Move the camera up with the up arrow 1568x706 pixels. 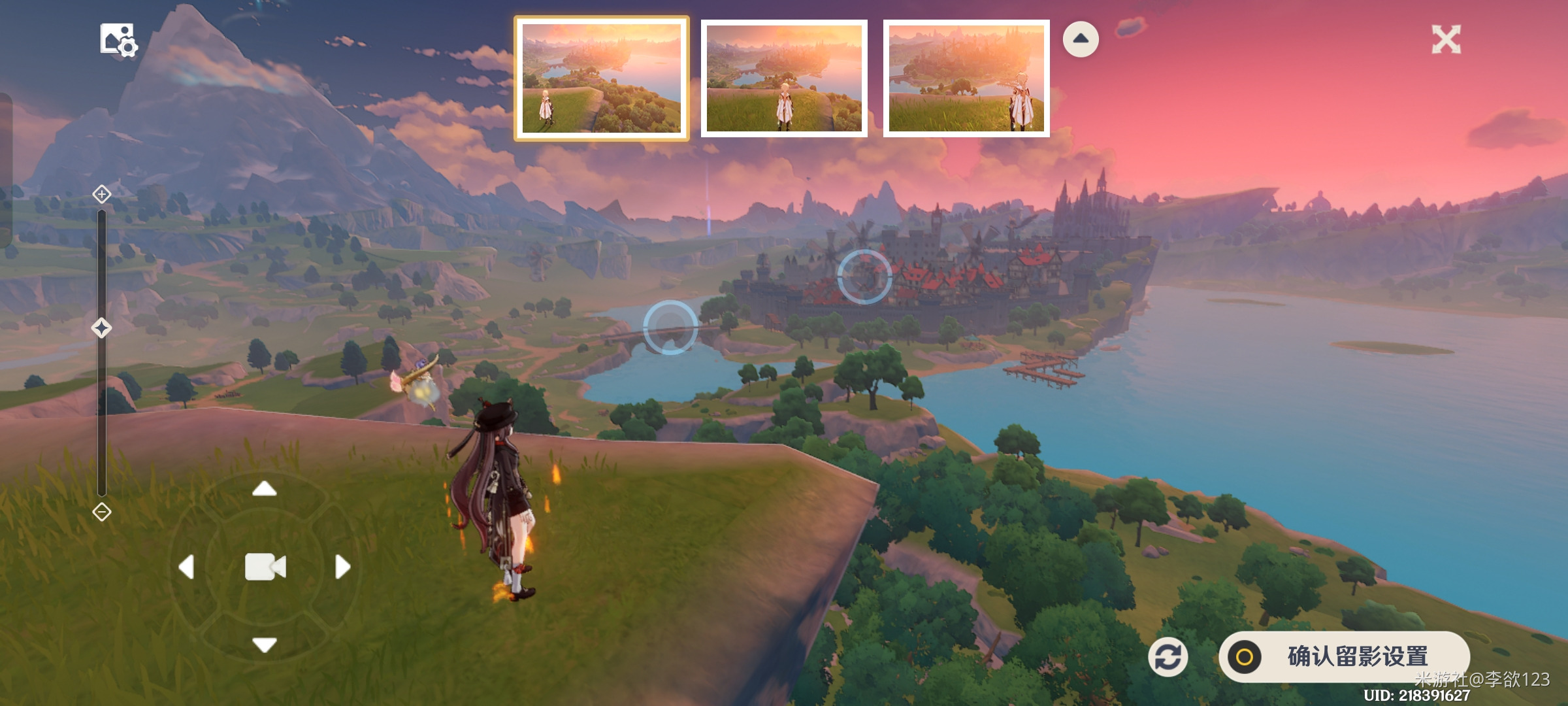click(x=265, y=489)
